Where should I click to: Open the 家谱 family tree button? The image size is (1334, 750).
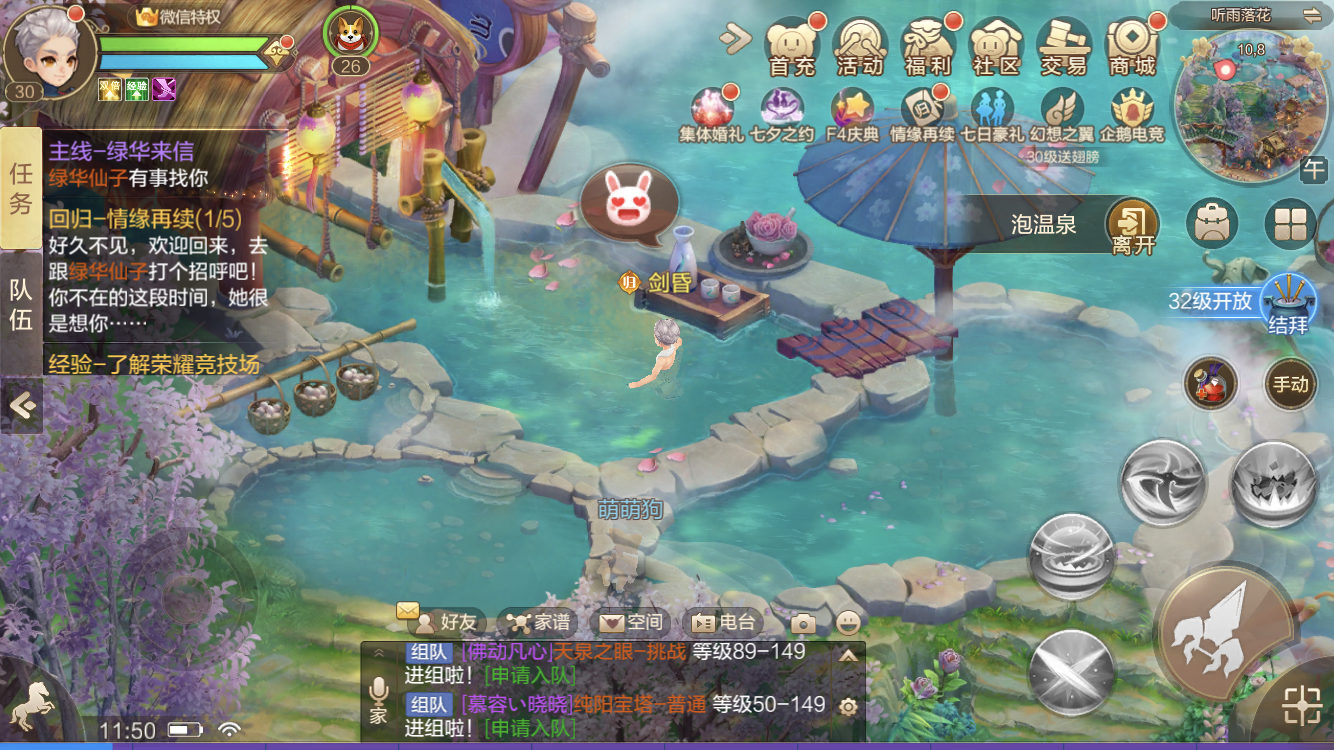coord(540,622)
